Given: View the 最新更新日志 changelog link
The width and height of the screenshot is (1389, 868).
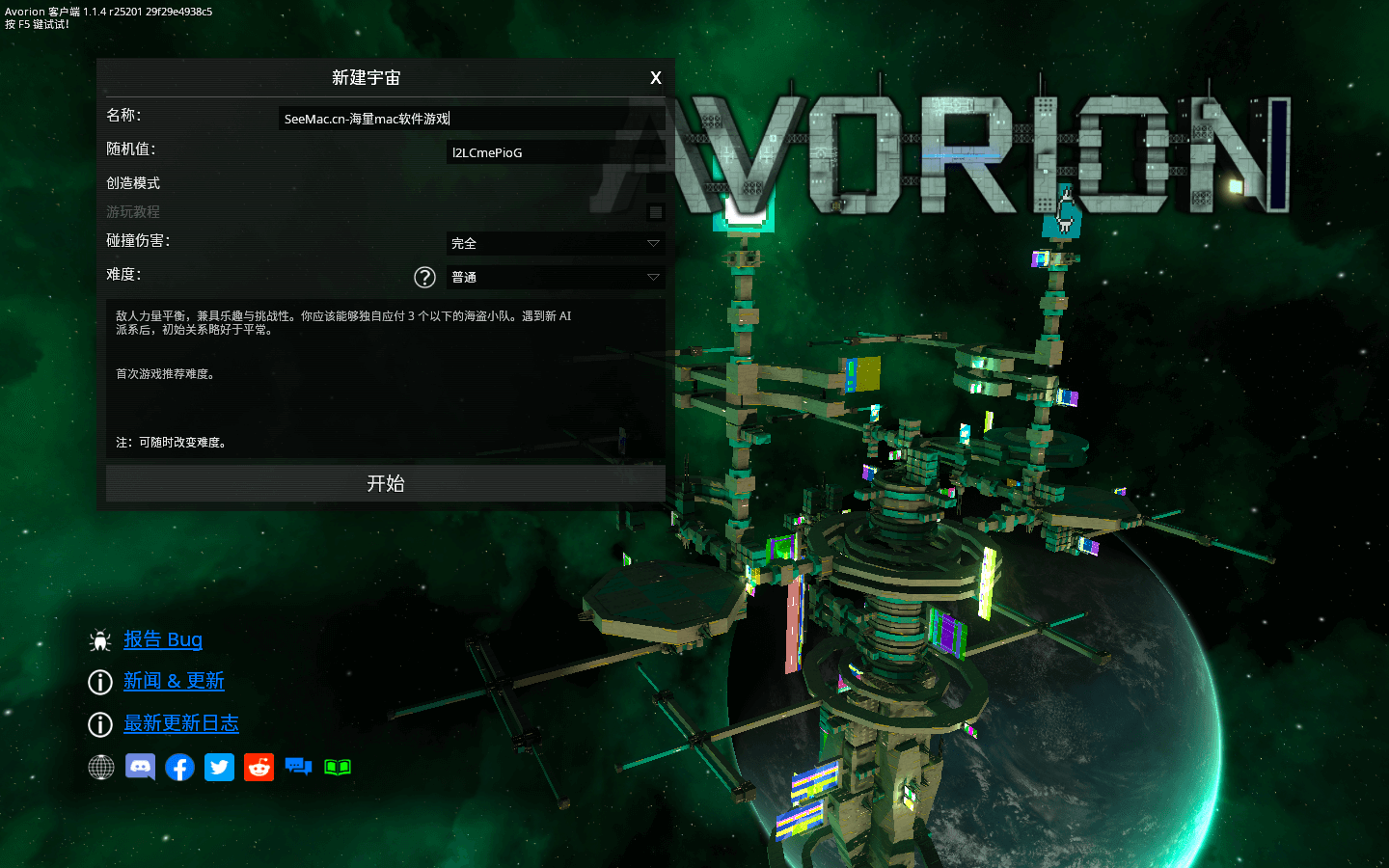Looking at the screenshot, I should (x=181, y=723).
